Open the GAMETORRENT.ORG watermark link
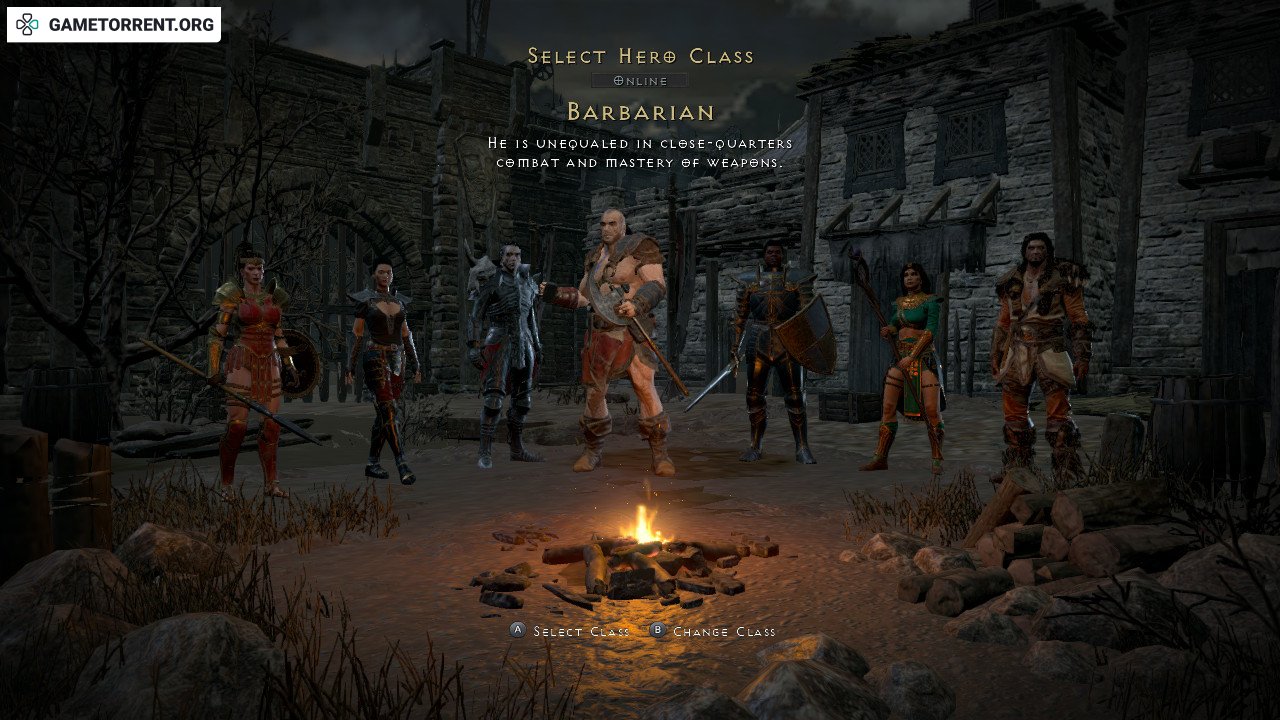Image resolution: width=1280 pixels, height=720 pixels. tap(114, 25)
